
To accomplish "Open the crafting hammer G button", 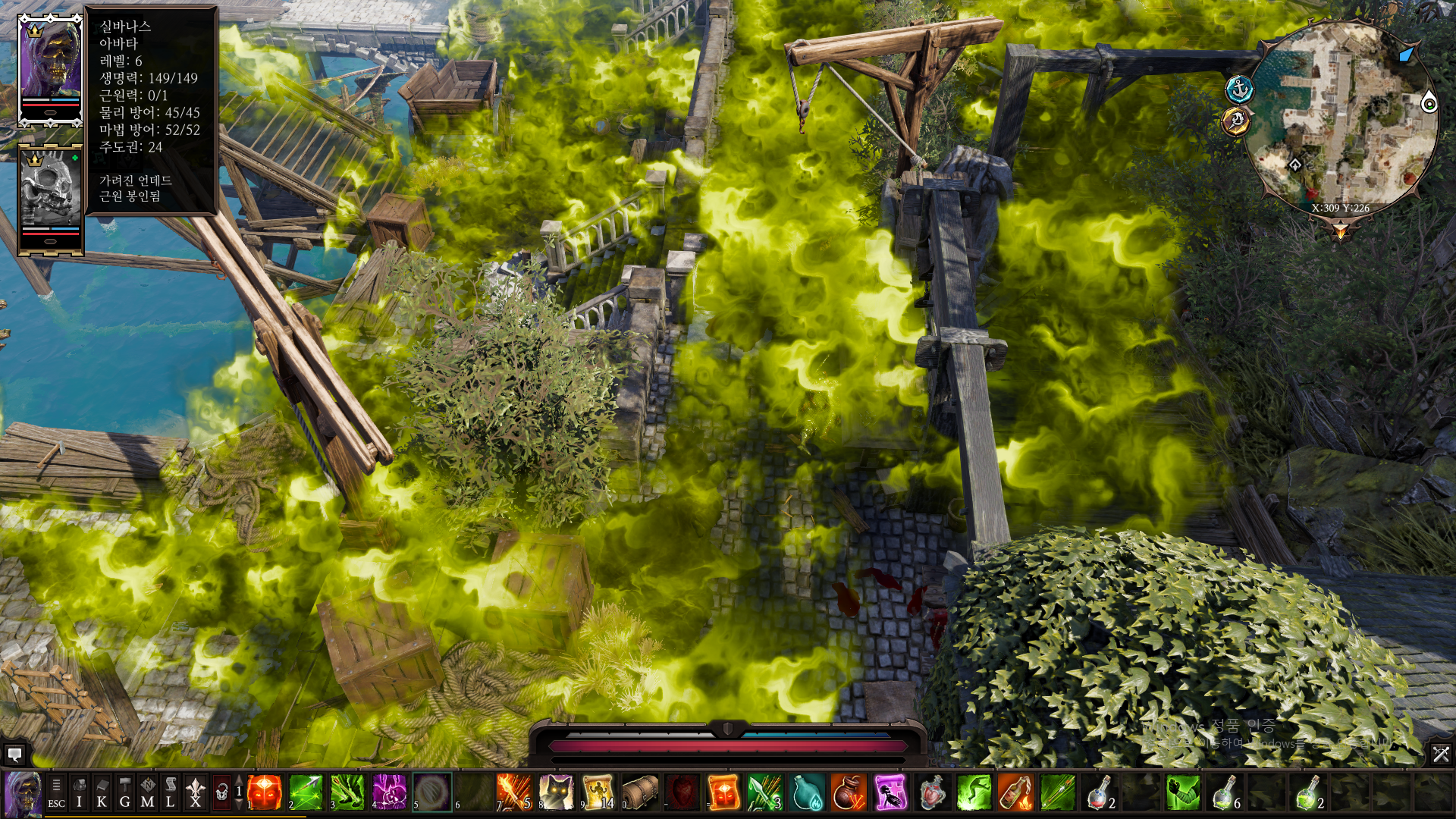I will 124,793.
